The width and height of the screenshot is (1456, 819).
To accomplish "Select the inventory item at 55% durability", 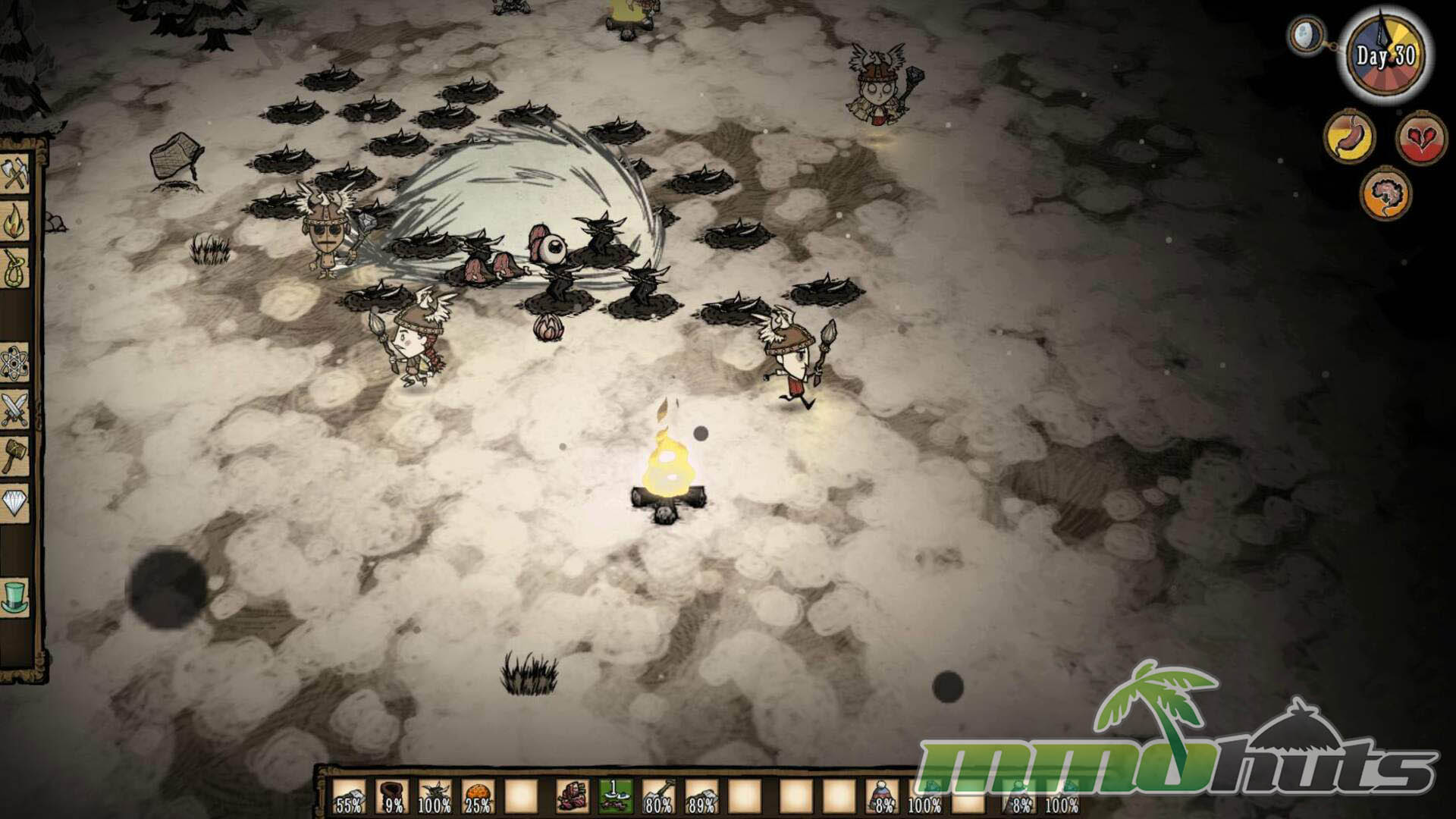I will (x=350, y=798).
